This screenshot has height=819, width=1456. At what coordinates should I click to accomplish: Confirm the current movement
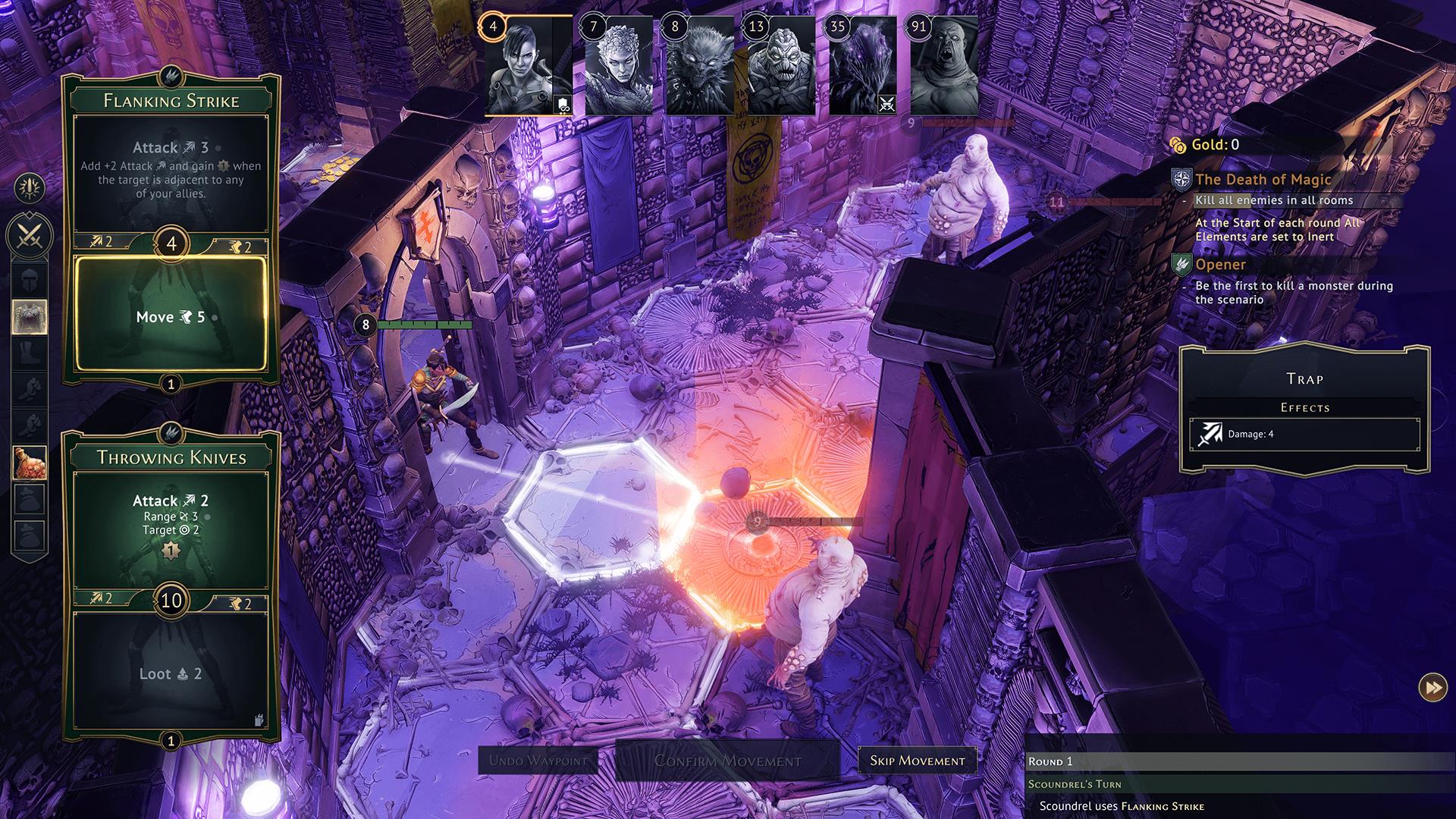[x=727, y=761]
